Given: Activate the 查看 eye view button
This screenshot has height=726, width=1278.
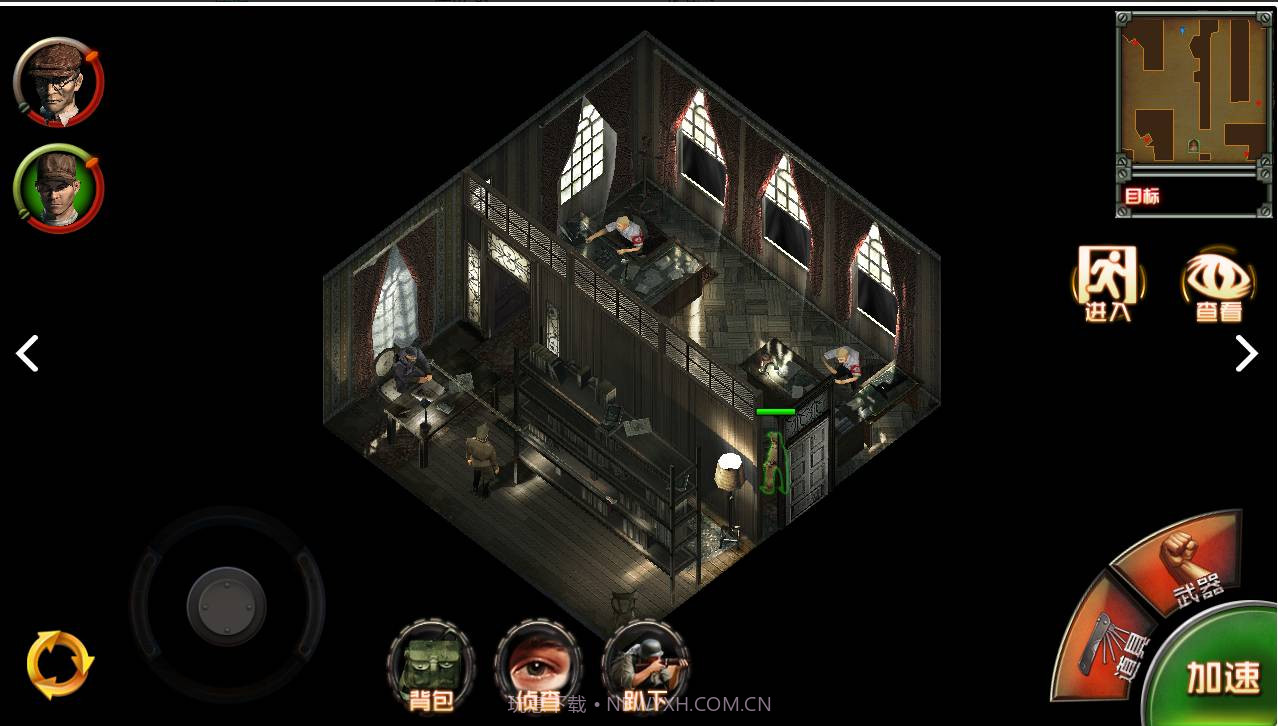Looking at the screenshot, I should click(1218, 283).
